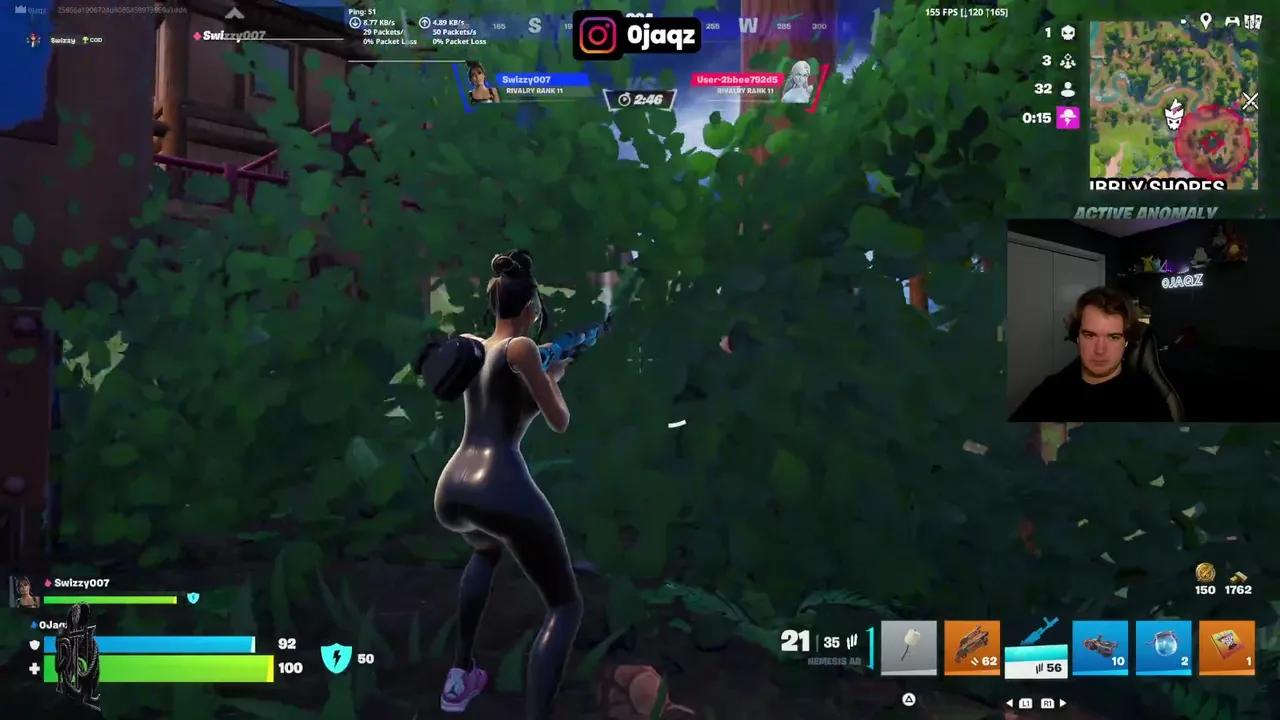Dismiss the minimap via the X button

click(1250, 101)
